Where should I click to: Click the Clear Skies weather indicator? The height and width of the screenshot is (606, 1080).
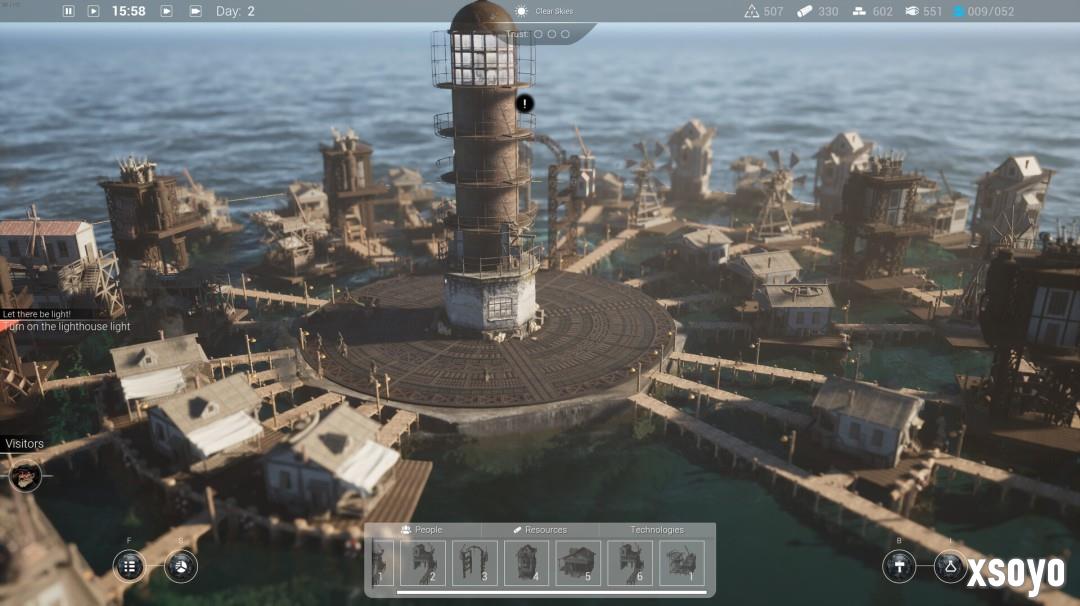(x=545, y=11)
